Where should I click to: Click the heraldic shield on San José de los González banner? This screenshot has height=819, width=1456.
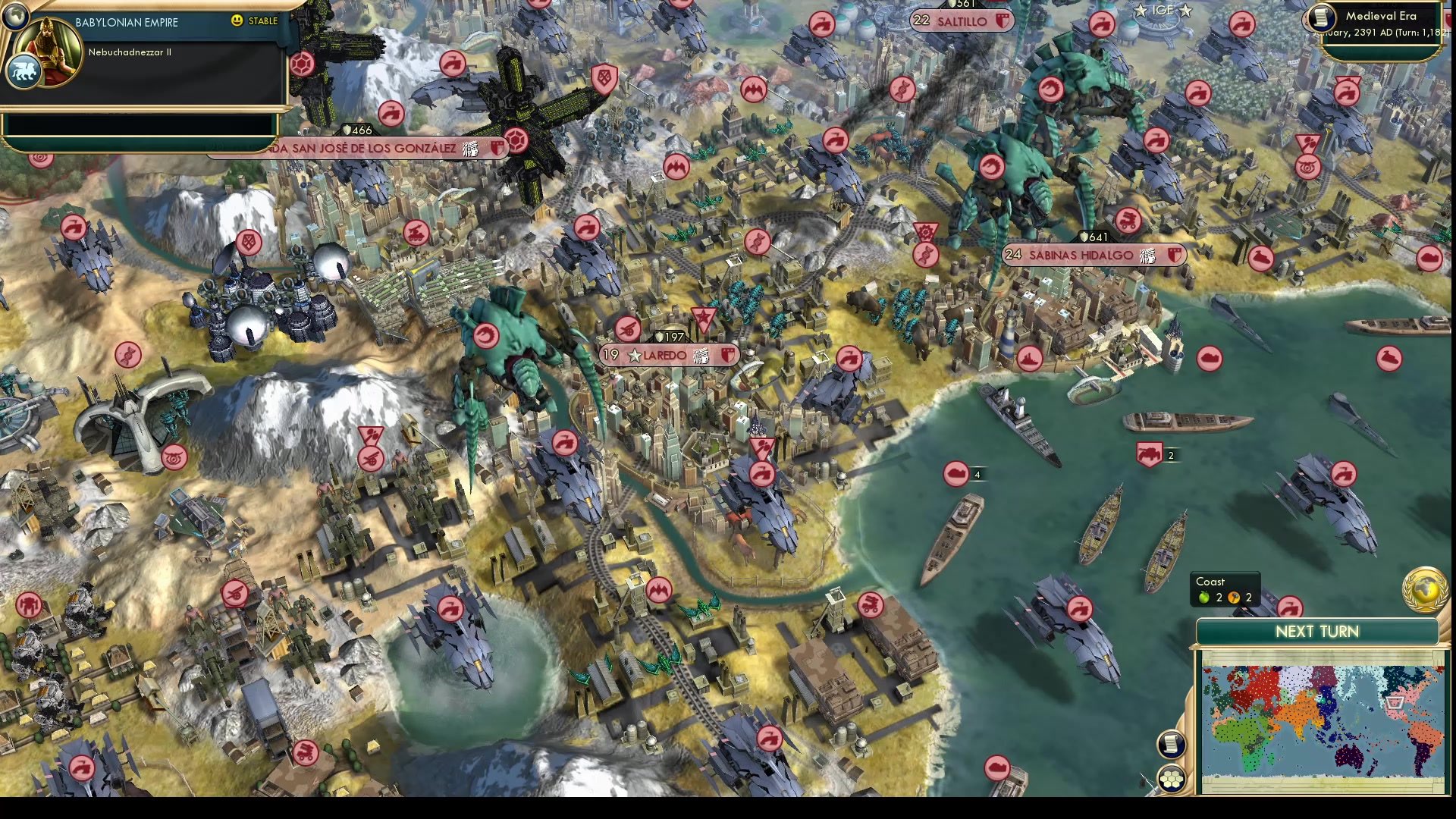(x=497, y=149)
